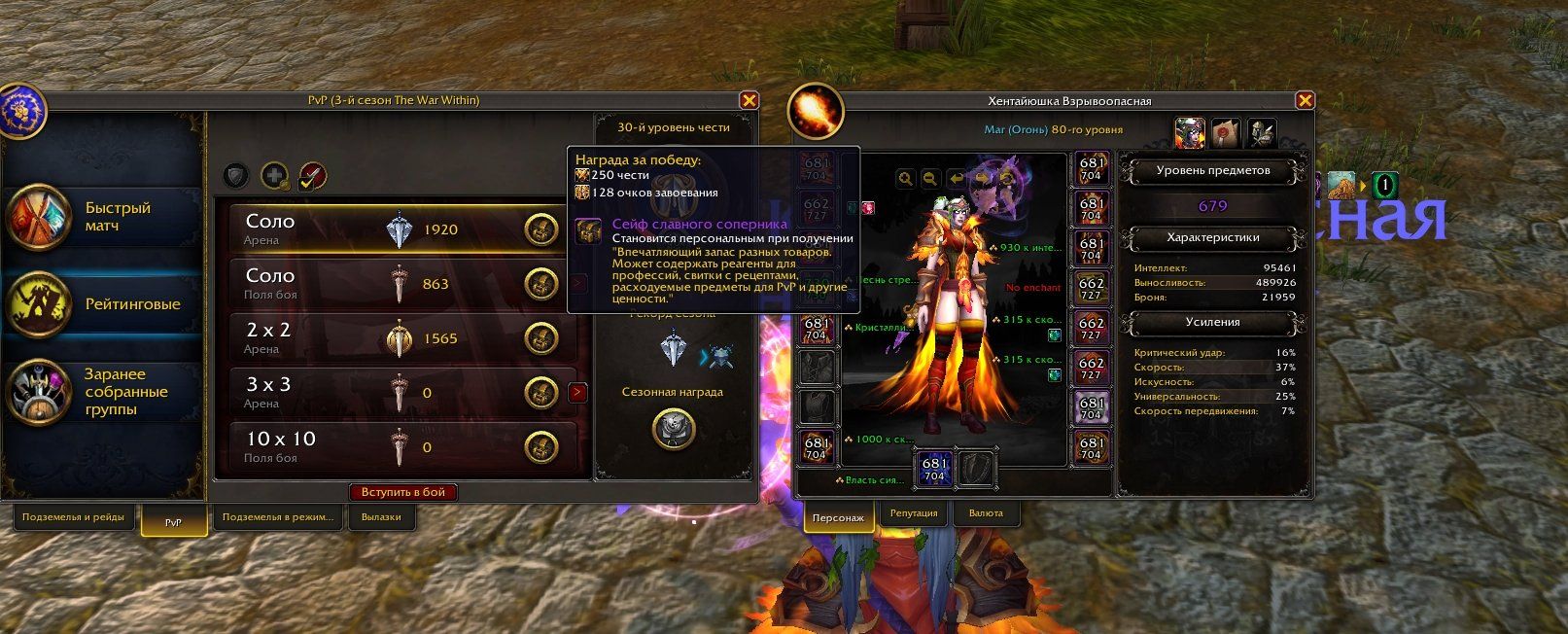
Task: Zoom in the character model view
Action: coord(906,179)
